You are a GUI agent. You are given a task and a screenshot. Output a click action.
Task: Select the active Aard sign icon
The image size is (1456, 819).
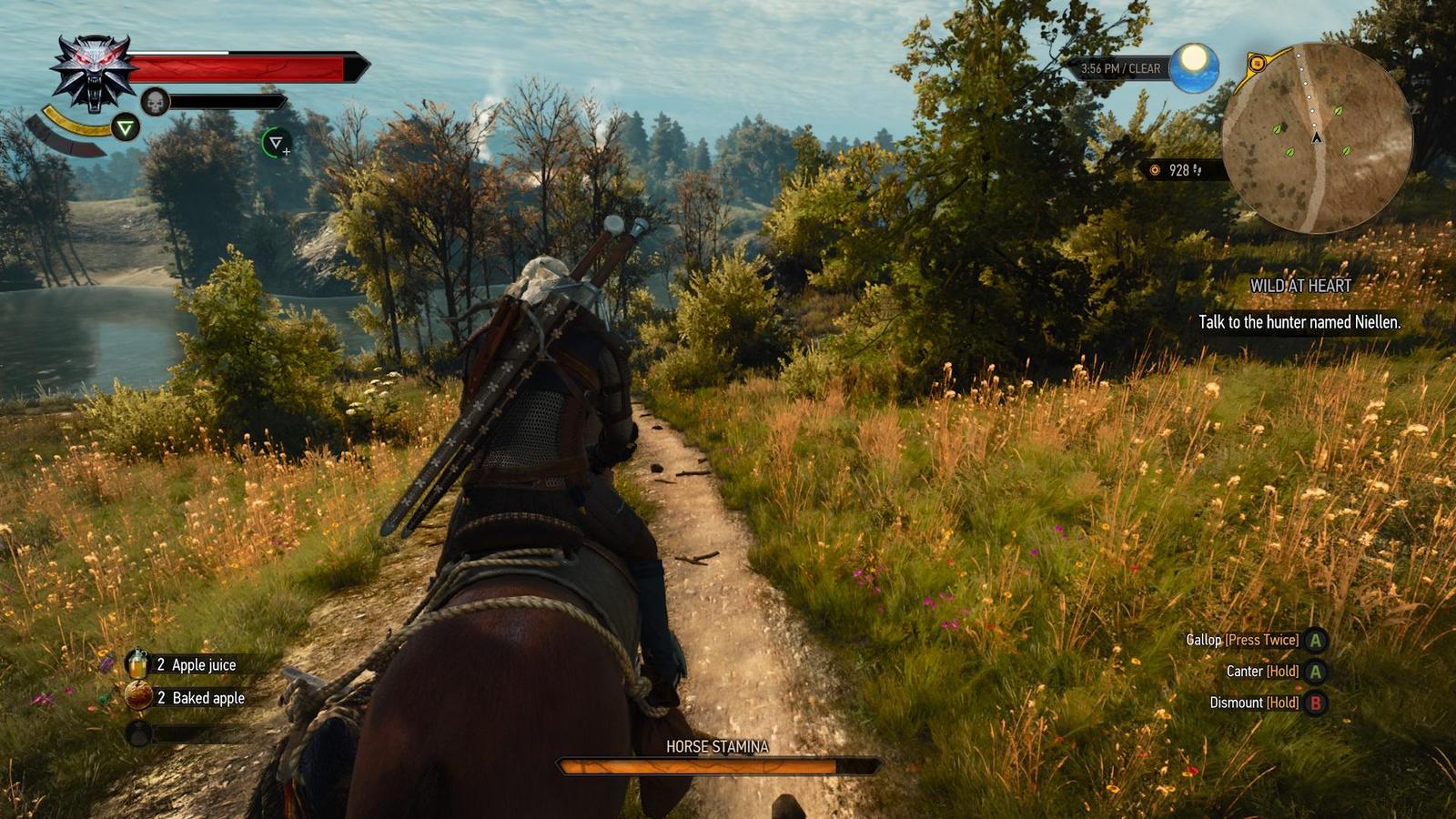click(125, 128)
